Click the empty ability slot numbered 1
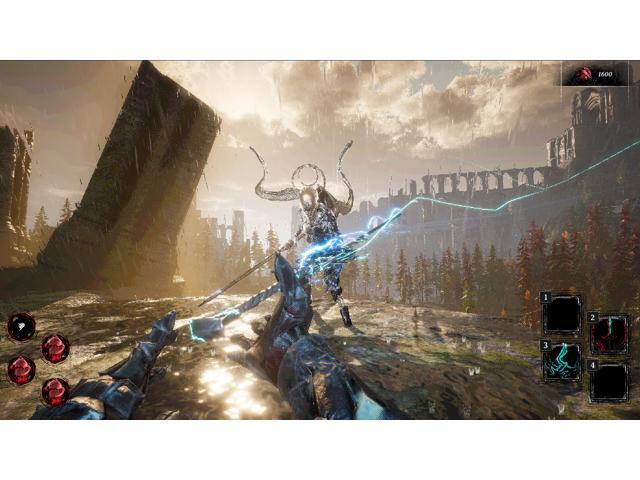 pyautogui.click(x=562, y=313)
